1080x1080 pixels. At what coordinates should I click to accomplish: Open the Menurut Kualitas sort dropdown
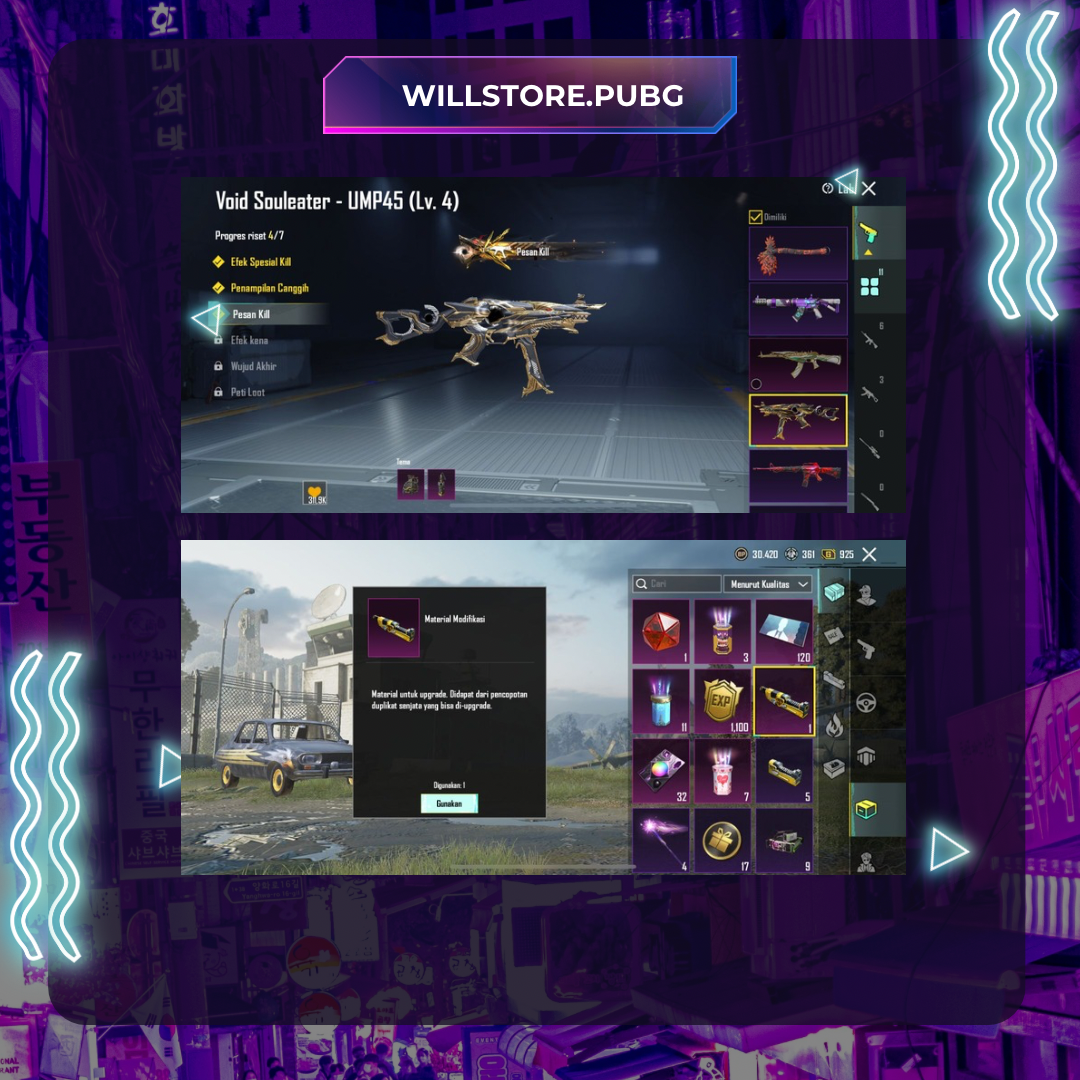[x=768, y=584]
